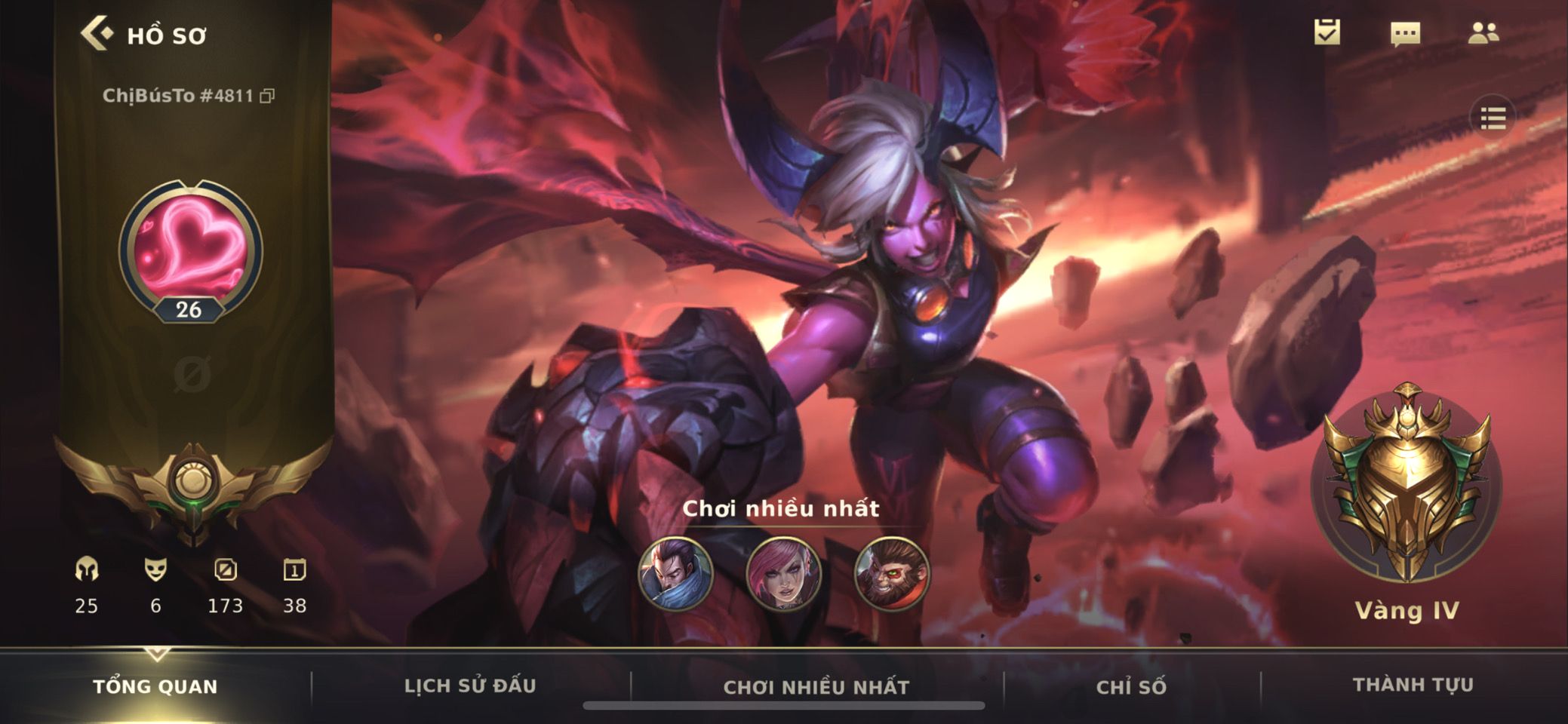Show the Chỉ Số tab

(1131, 686)
